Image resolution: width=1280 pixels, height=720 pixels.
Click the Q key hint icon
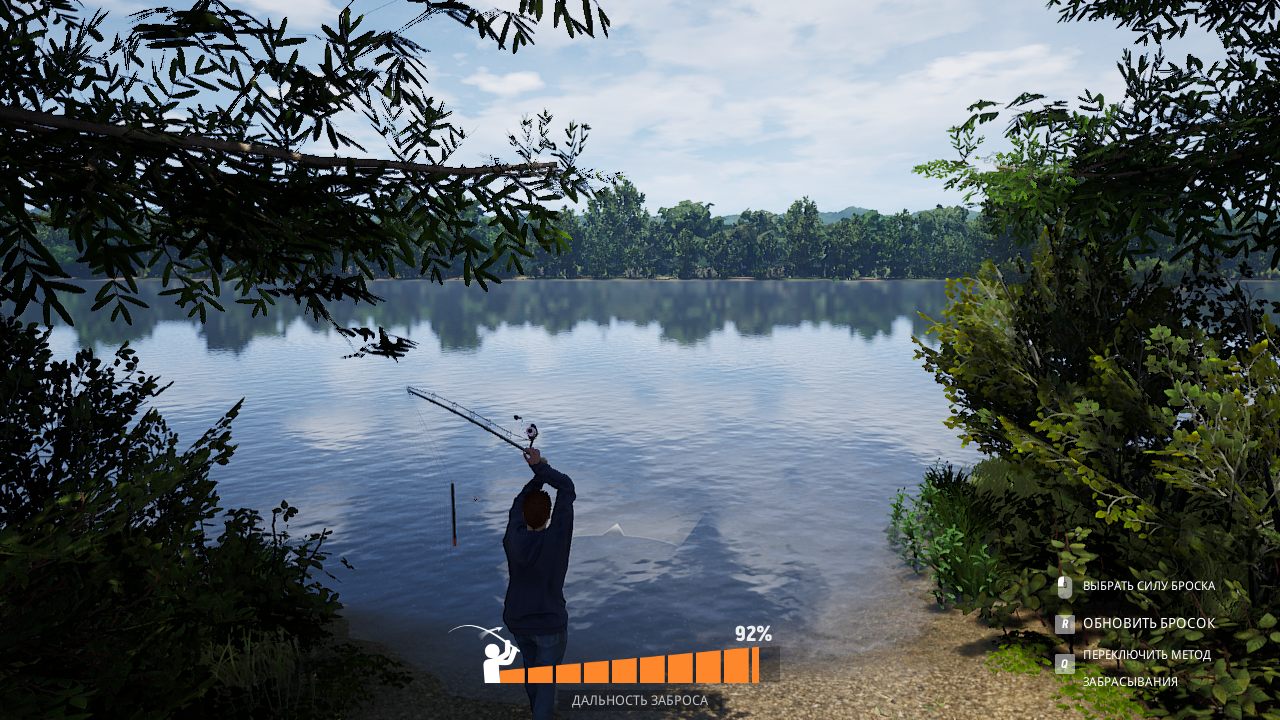(1064, 662)
